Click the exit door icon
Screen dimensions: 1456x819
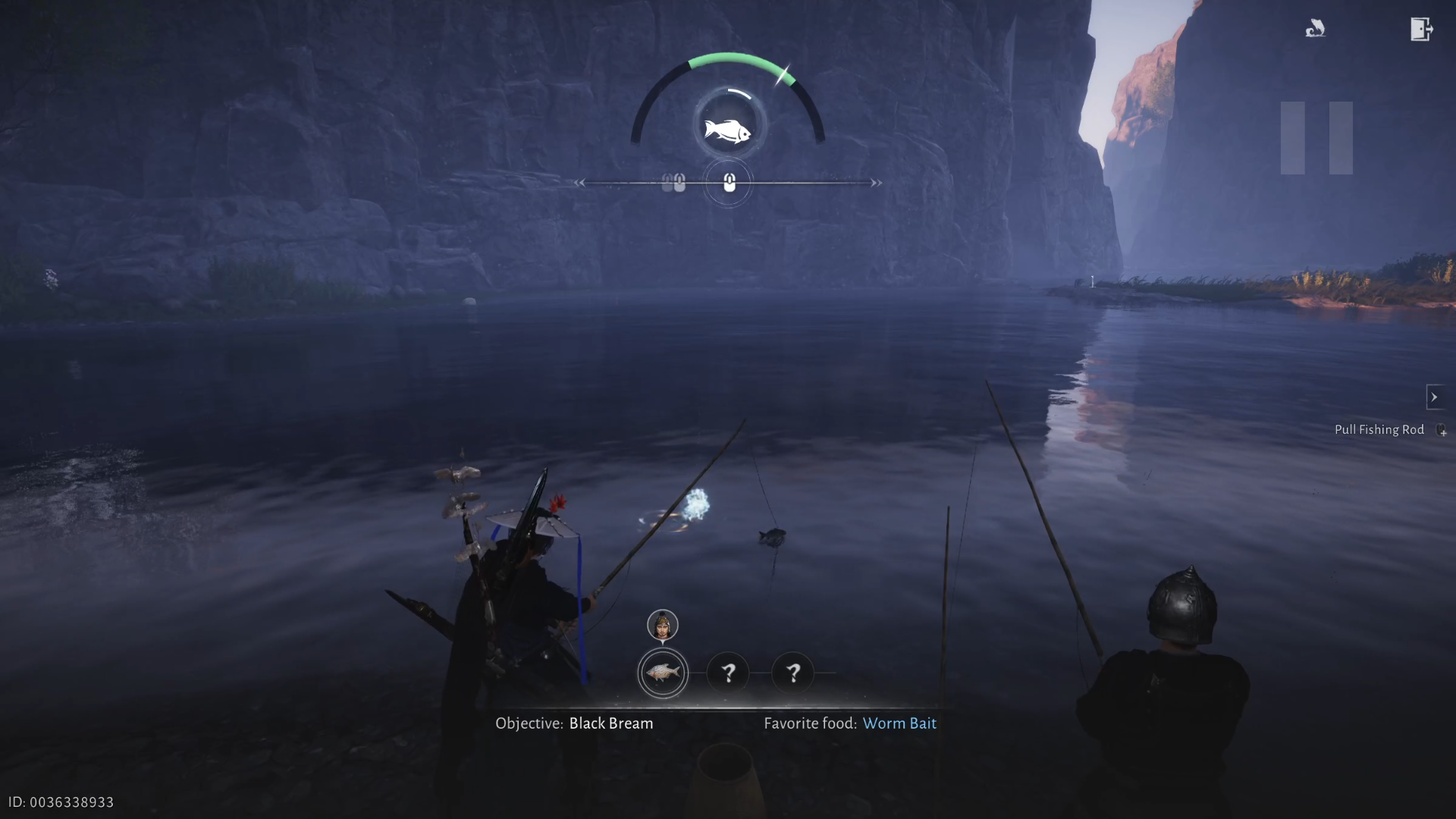1420,30
